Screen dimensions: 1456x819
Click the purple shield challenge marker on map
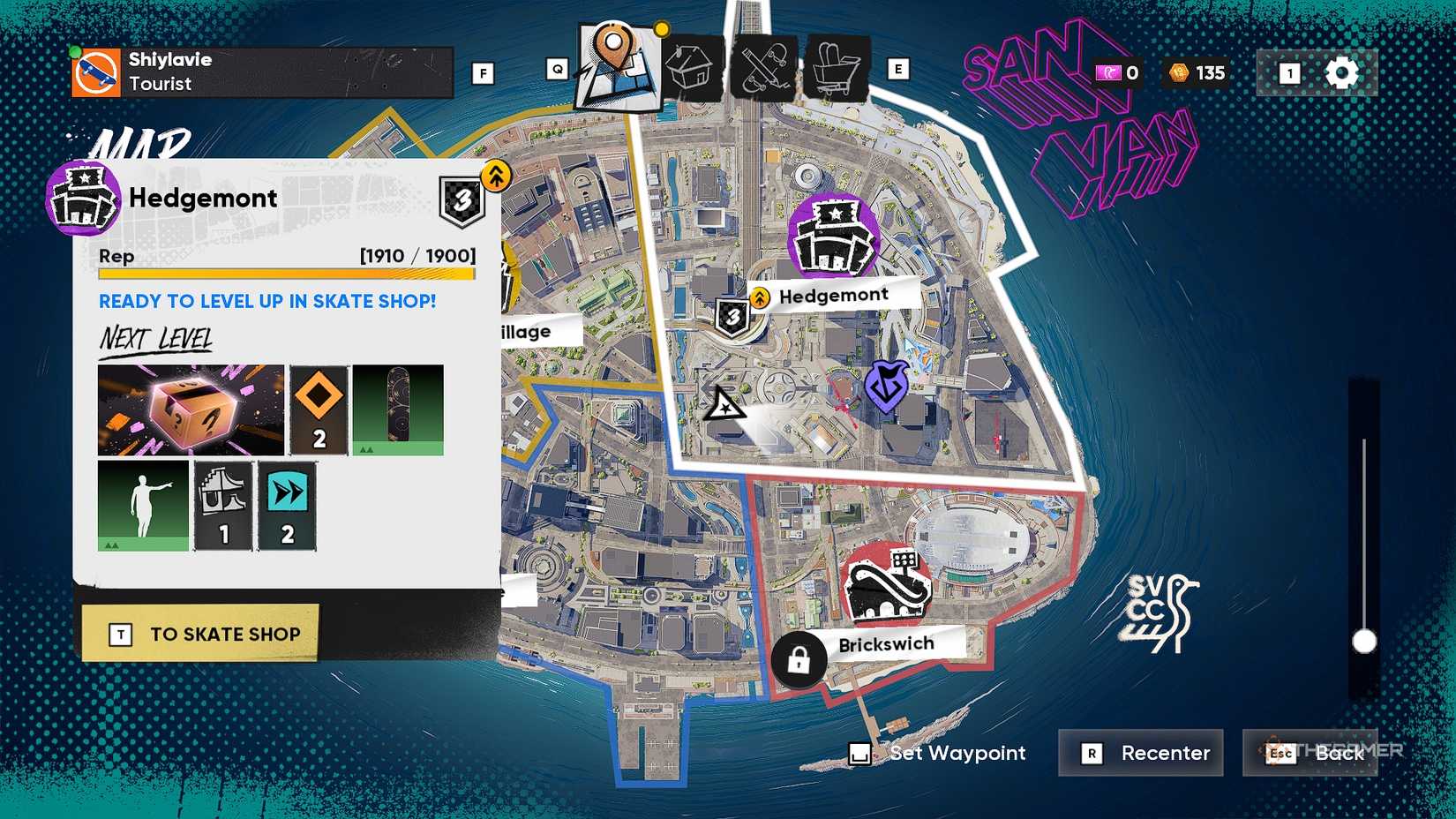point(887,384)
